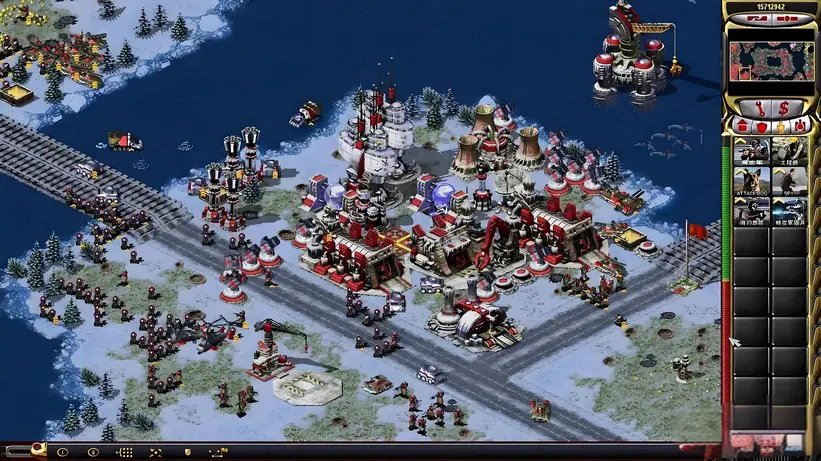This screenshot has width=821, height=461.
Task: Switch to the vehicles build tab
Action: coord(799,126)
